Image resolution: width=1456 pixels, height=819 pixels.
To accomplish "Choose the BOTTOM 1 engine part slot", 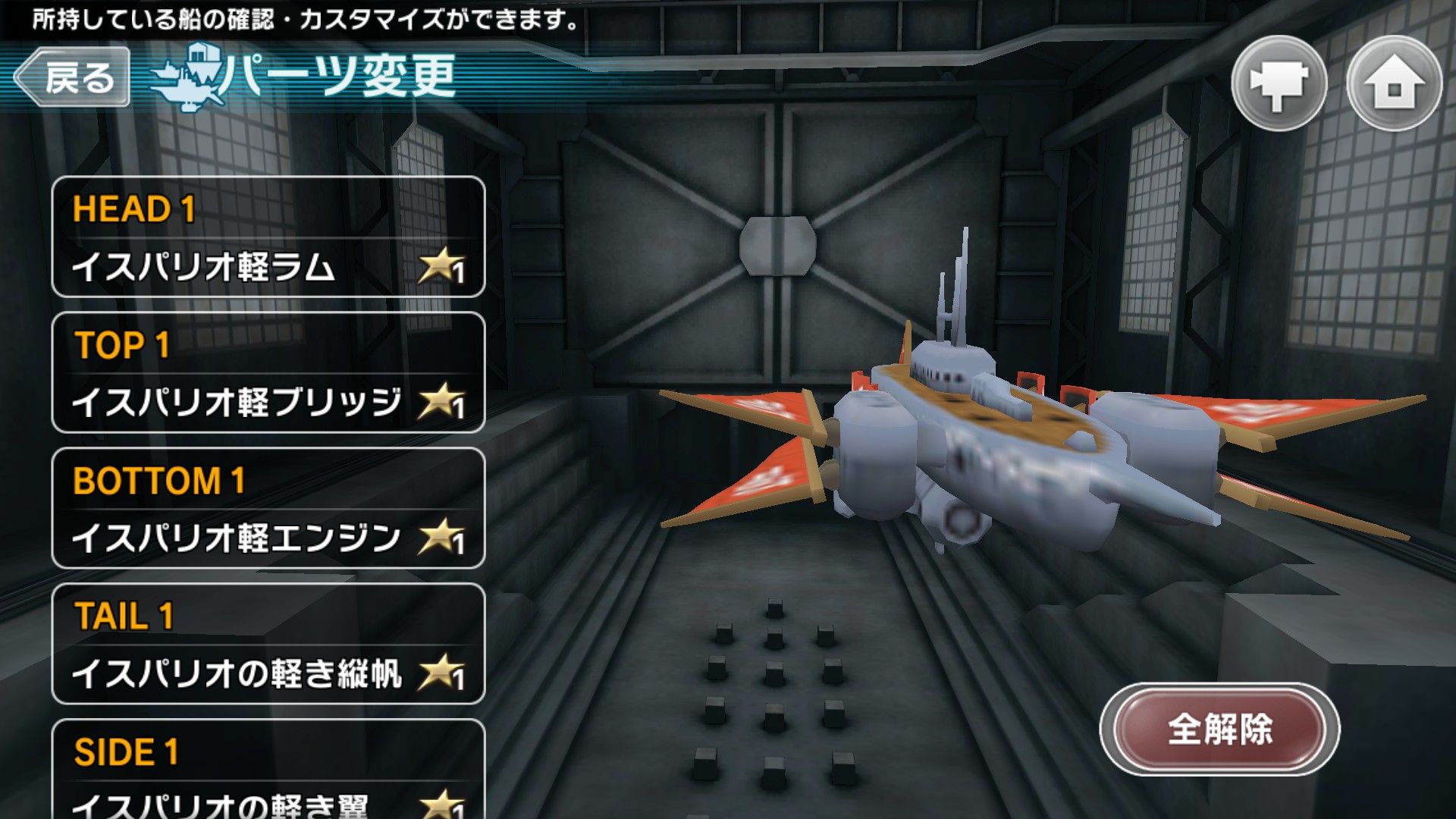I will (268, 508).
